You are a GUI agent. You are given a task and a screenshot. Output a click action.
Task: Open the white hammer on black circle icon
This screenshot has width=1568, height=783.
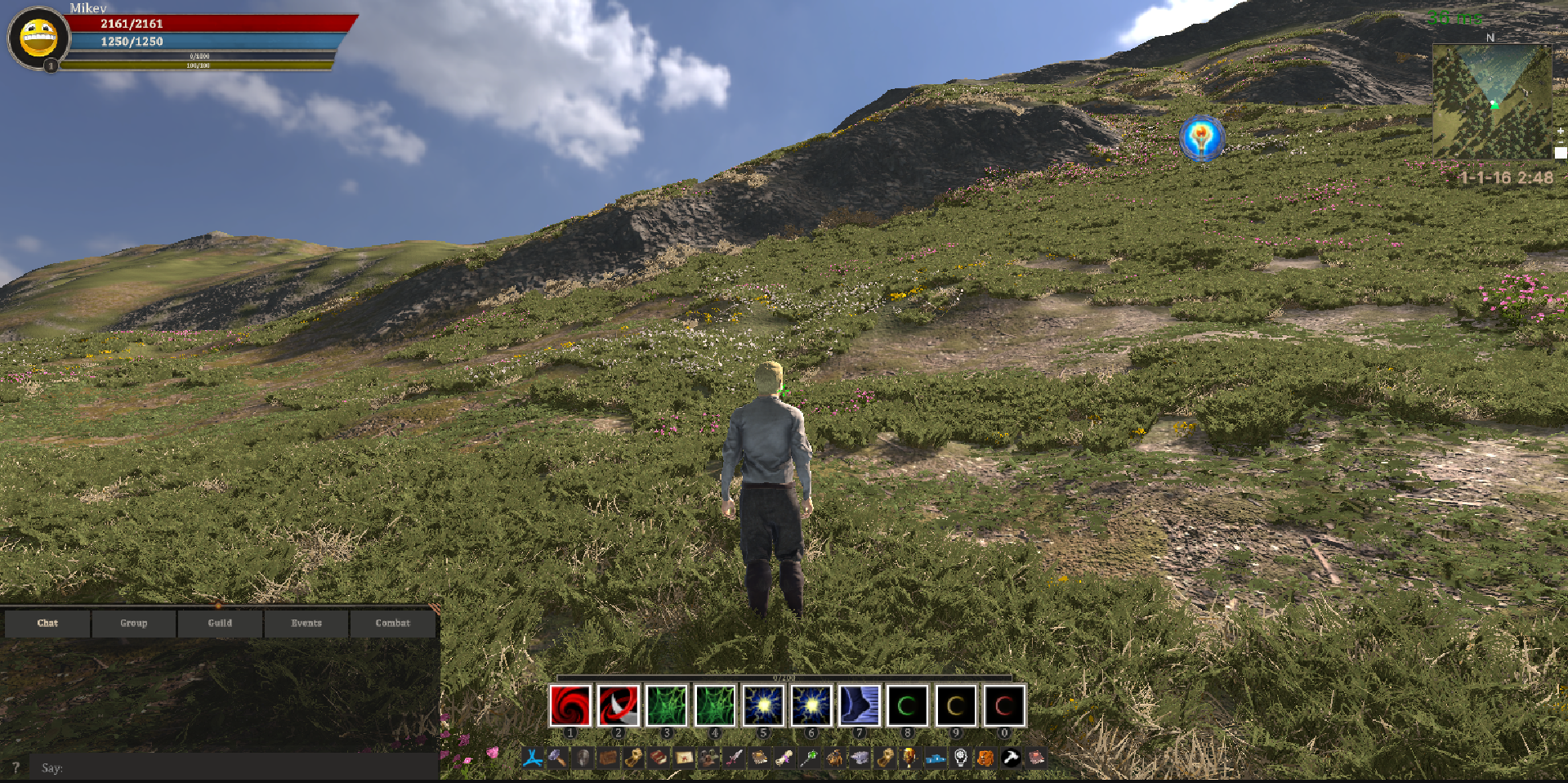tap(1011, 758)
